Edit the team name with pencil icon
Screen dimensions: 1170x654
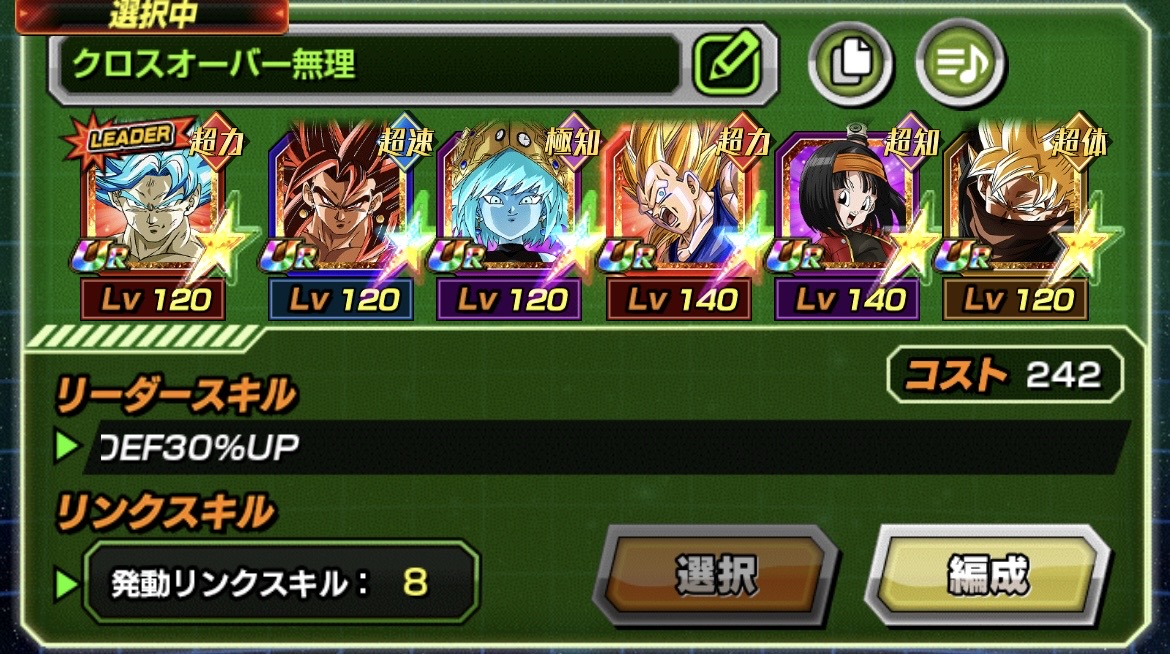(727, 63)
